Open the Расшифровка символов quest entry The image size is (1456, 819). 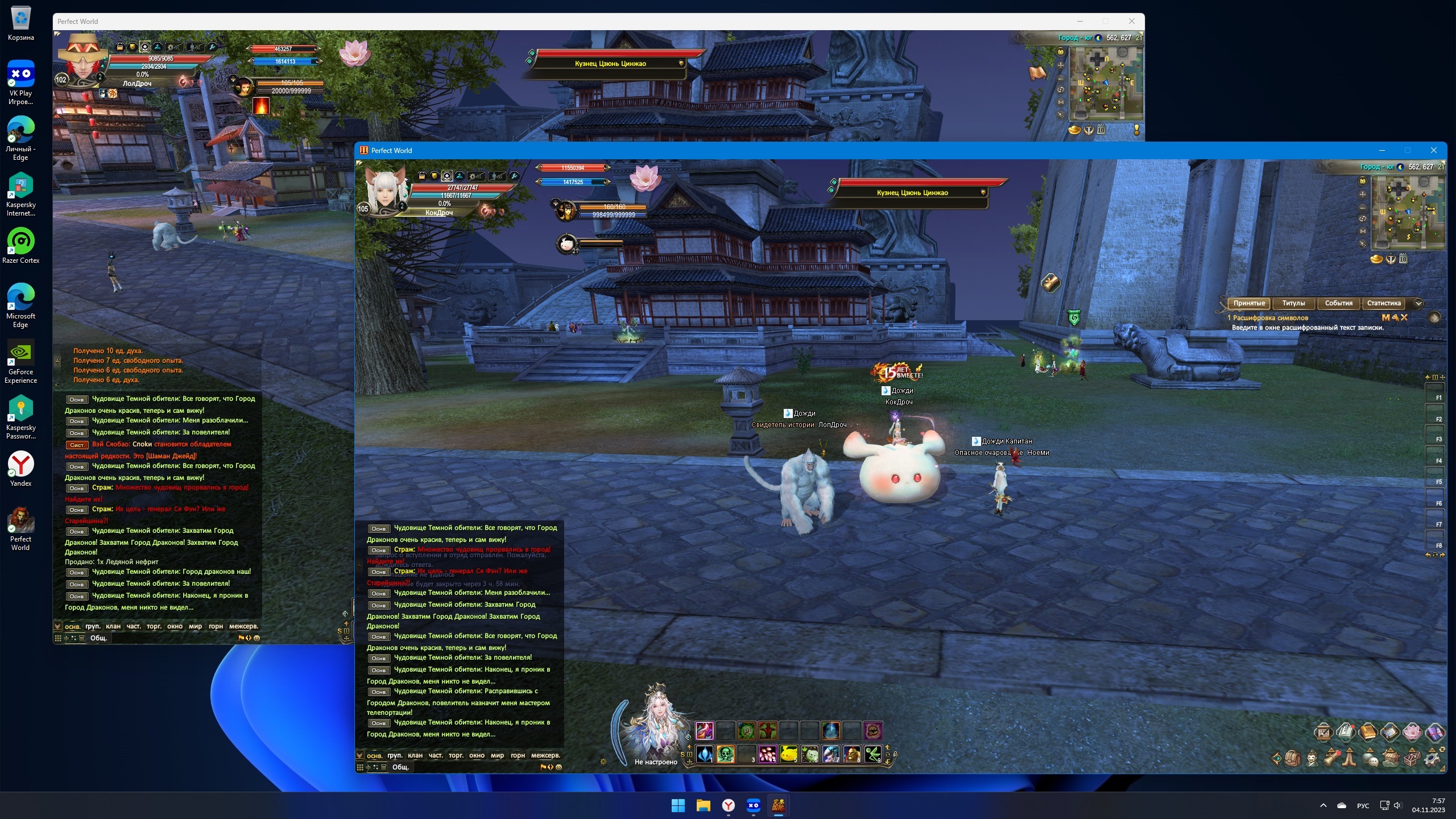[x=1271, y=318]
